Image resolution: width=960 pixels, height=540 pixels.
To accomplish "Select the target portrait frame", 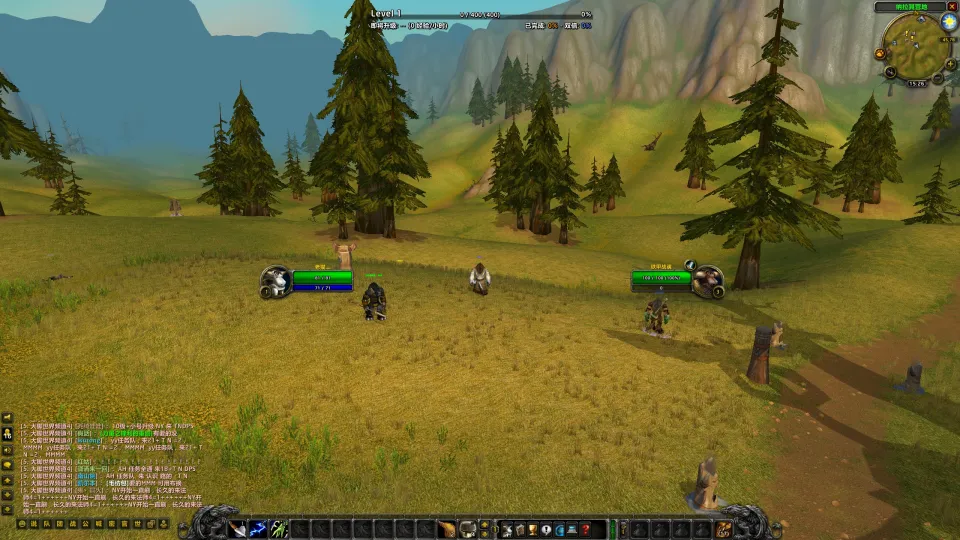I will [707, 281].
